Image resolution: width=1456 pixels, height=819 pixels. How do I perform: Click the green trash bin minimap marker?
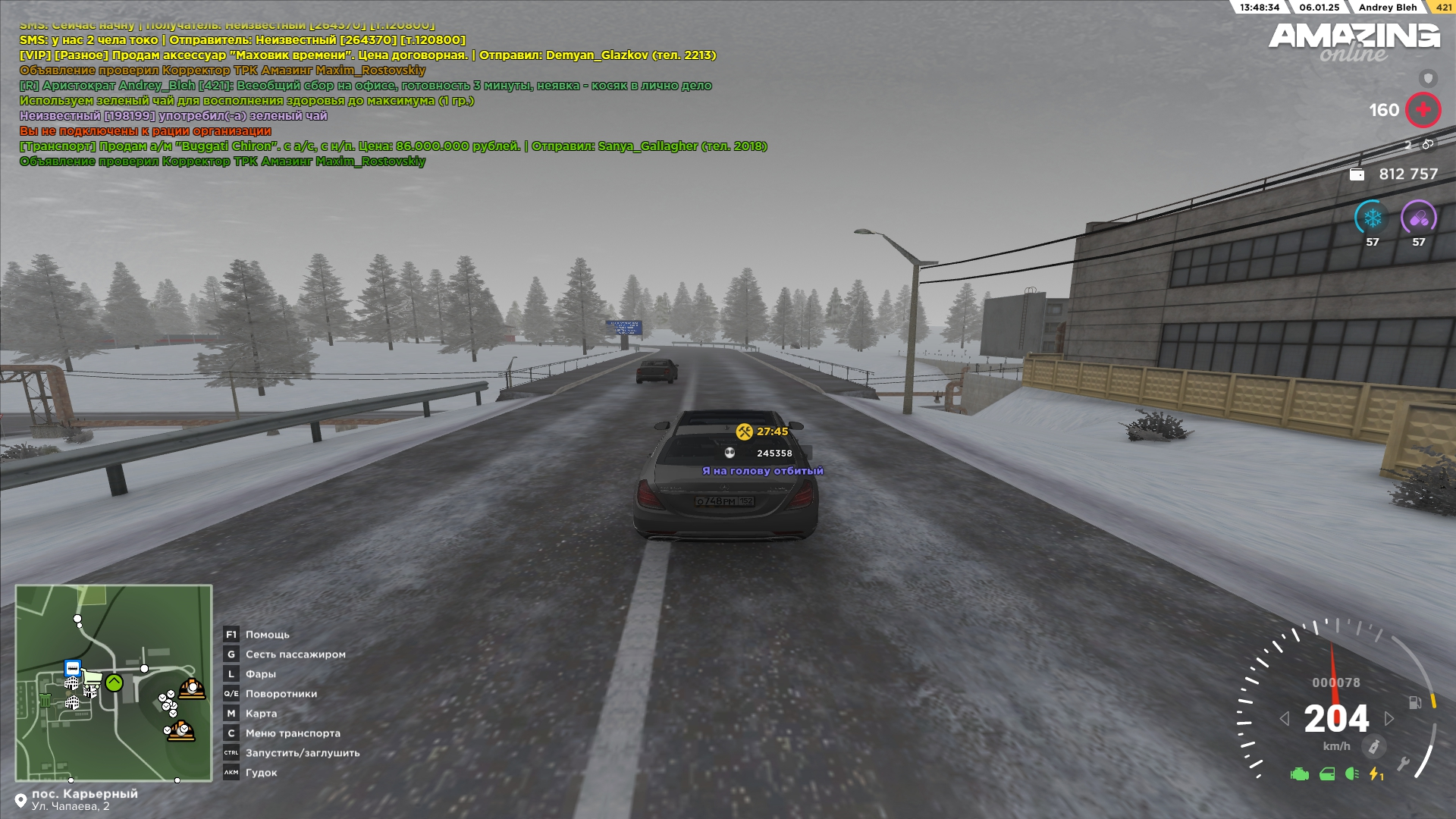click(x=45, y=699)
